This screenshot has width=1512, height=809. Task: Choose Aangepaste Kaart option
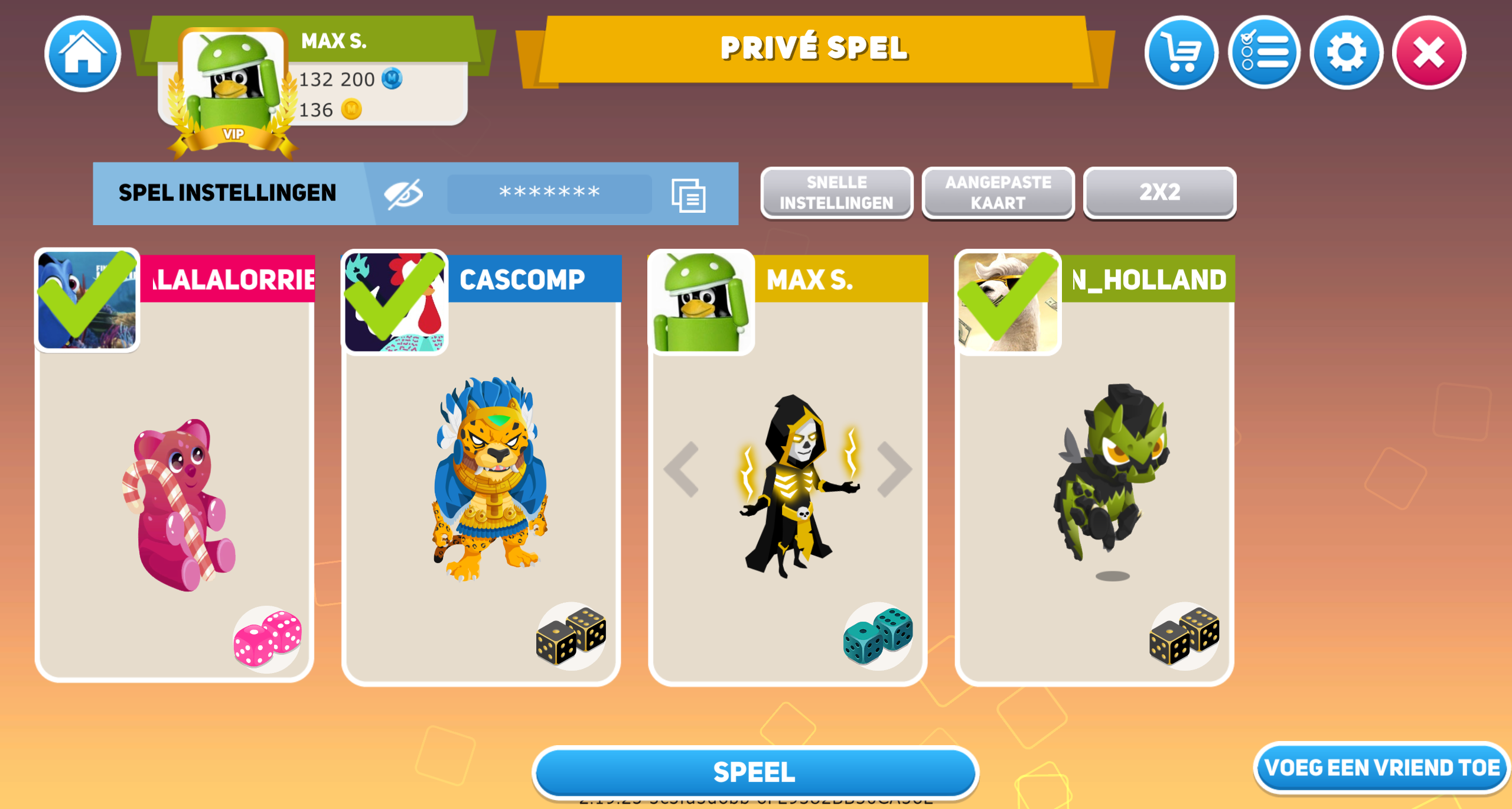pos(998,193)
